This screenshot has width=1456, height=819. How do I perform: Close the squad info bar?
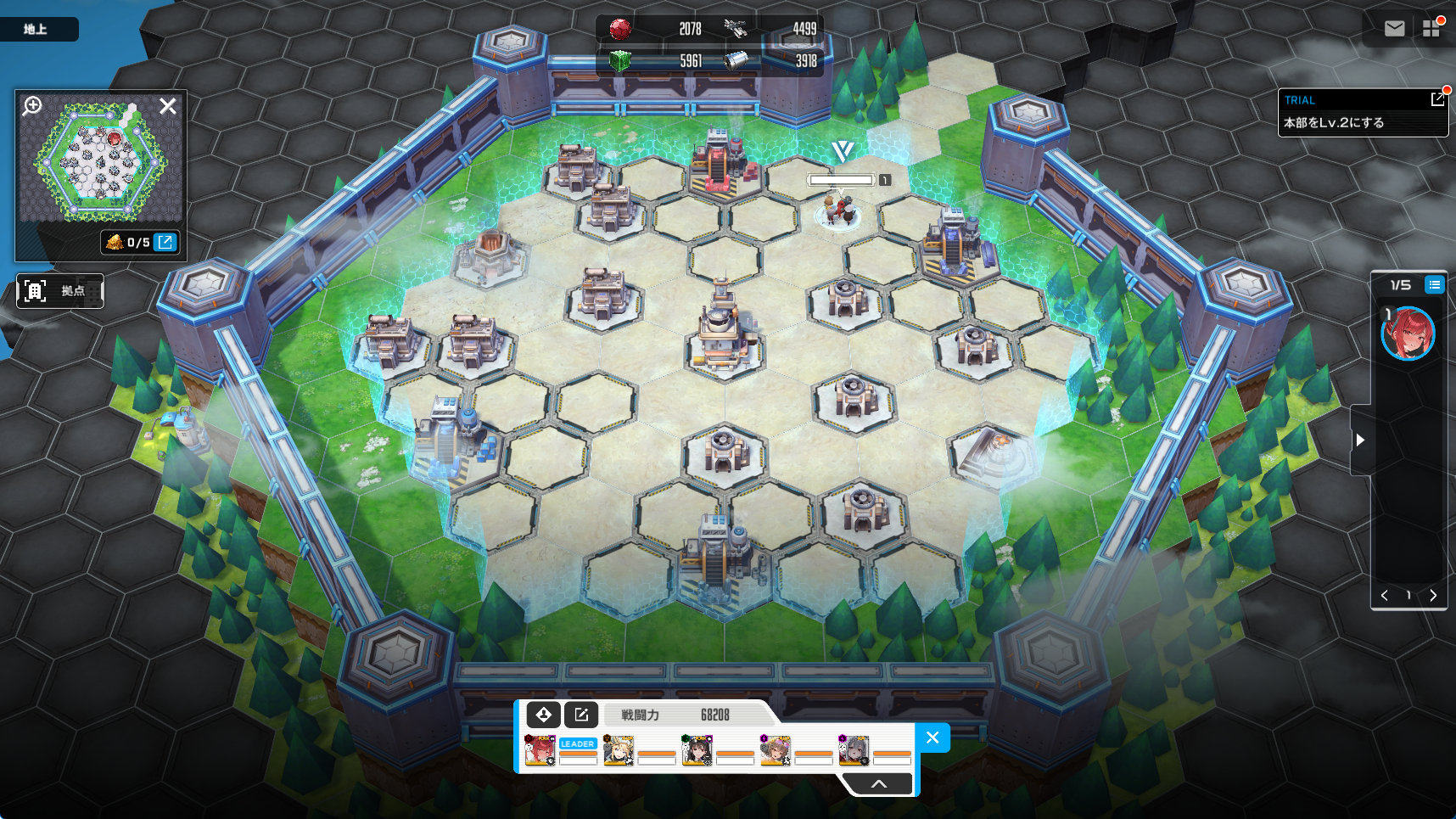pos(932,738)
